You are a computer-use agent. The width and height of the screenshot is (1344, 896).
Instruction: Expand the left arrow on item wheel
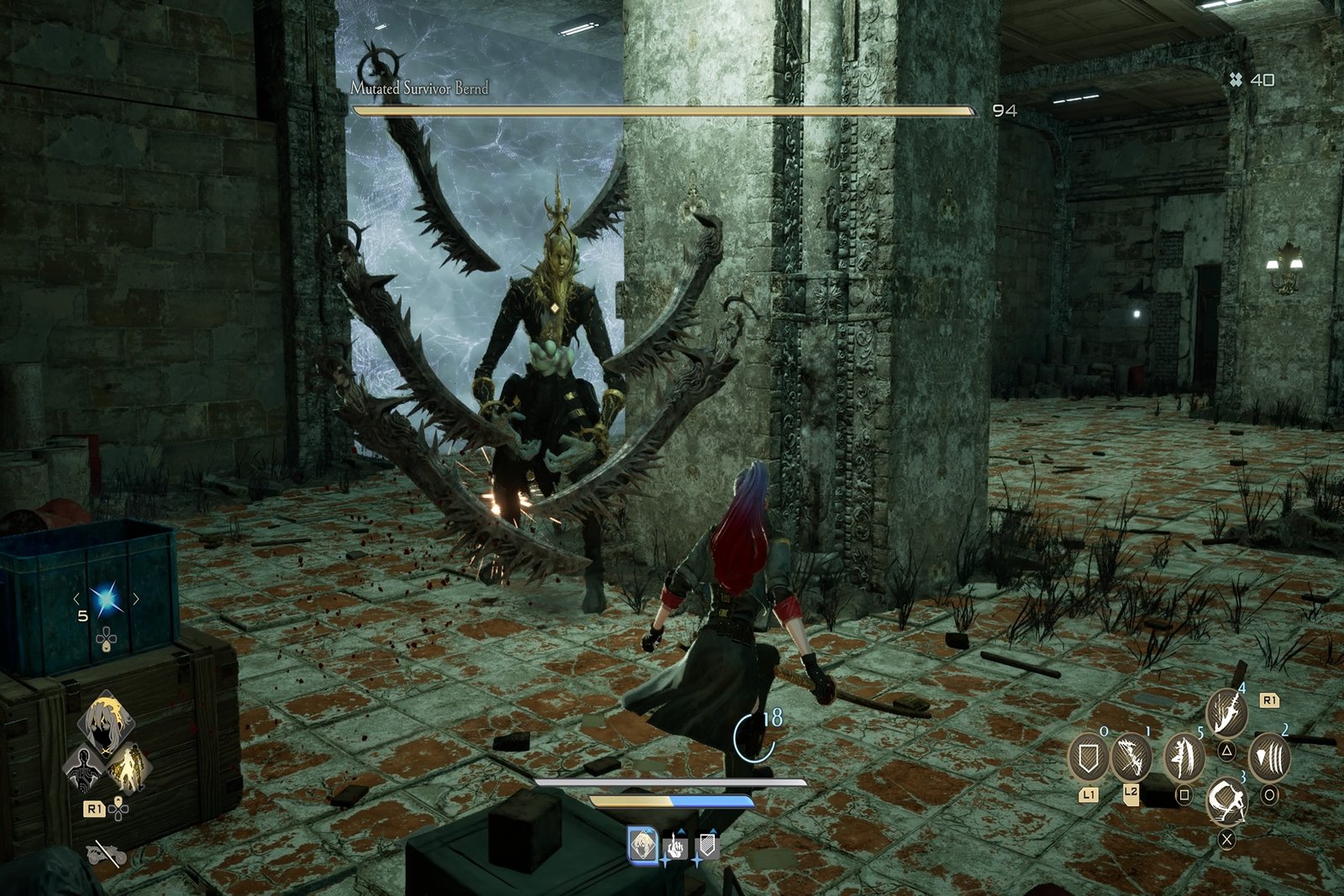[x=76, y=600]
